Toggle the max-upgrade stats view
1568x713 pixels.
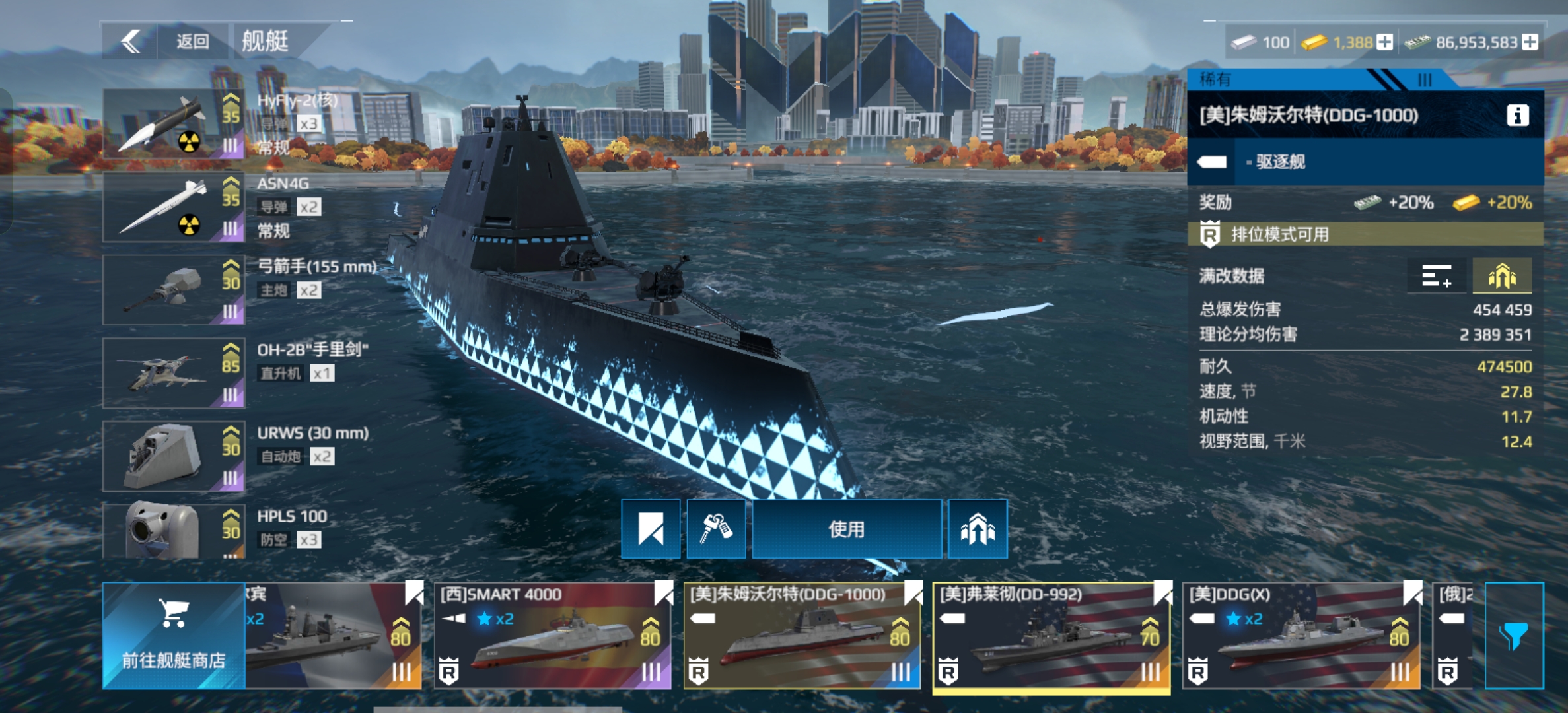[x=1502, y=276]
